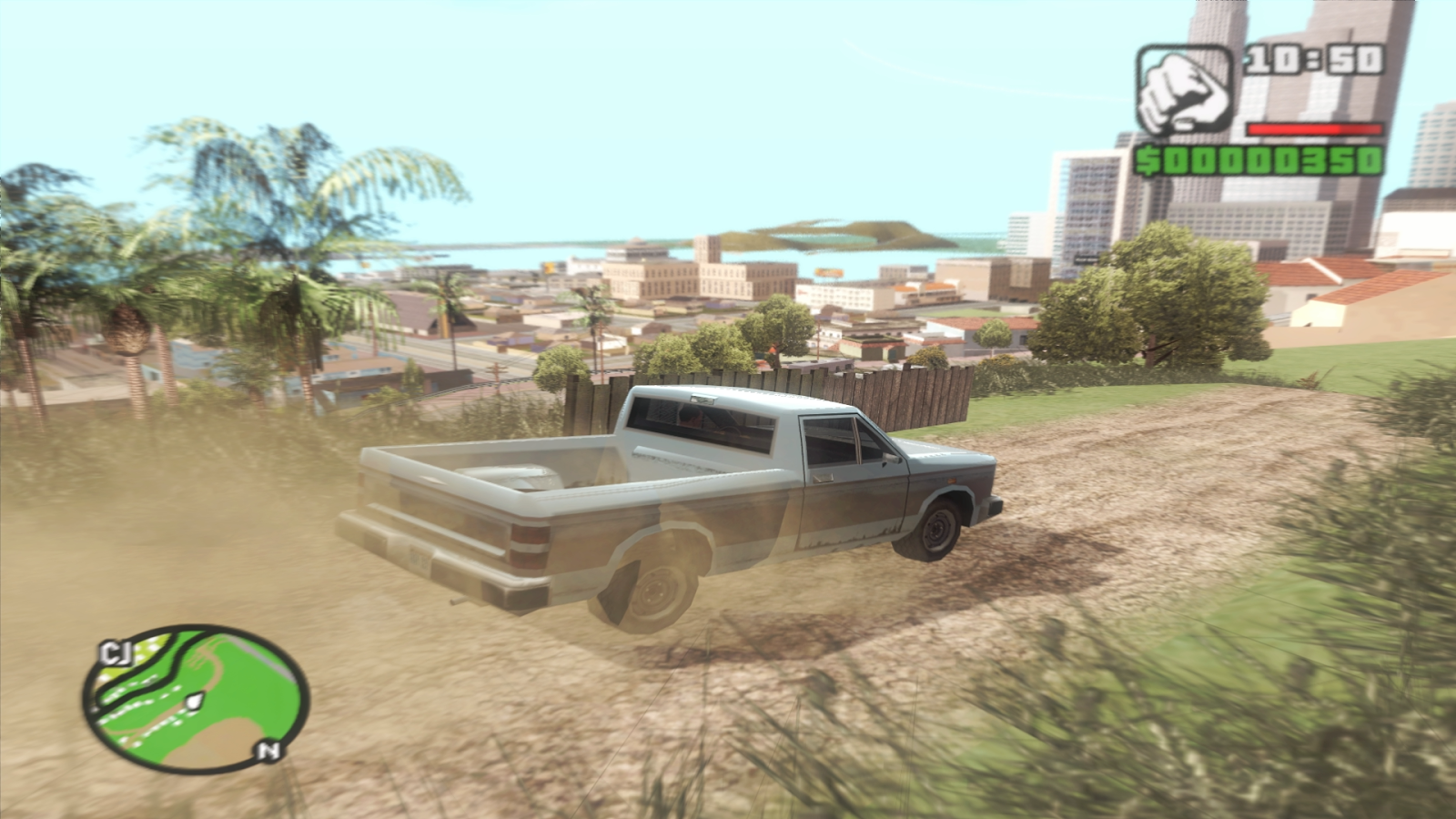
Task: Click the white player arrow on the radar
Action: (194, 699)
